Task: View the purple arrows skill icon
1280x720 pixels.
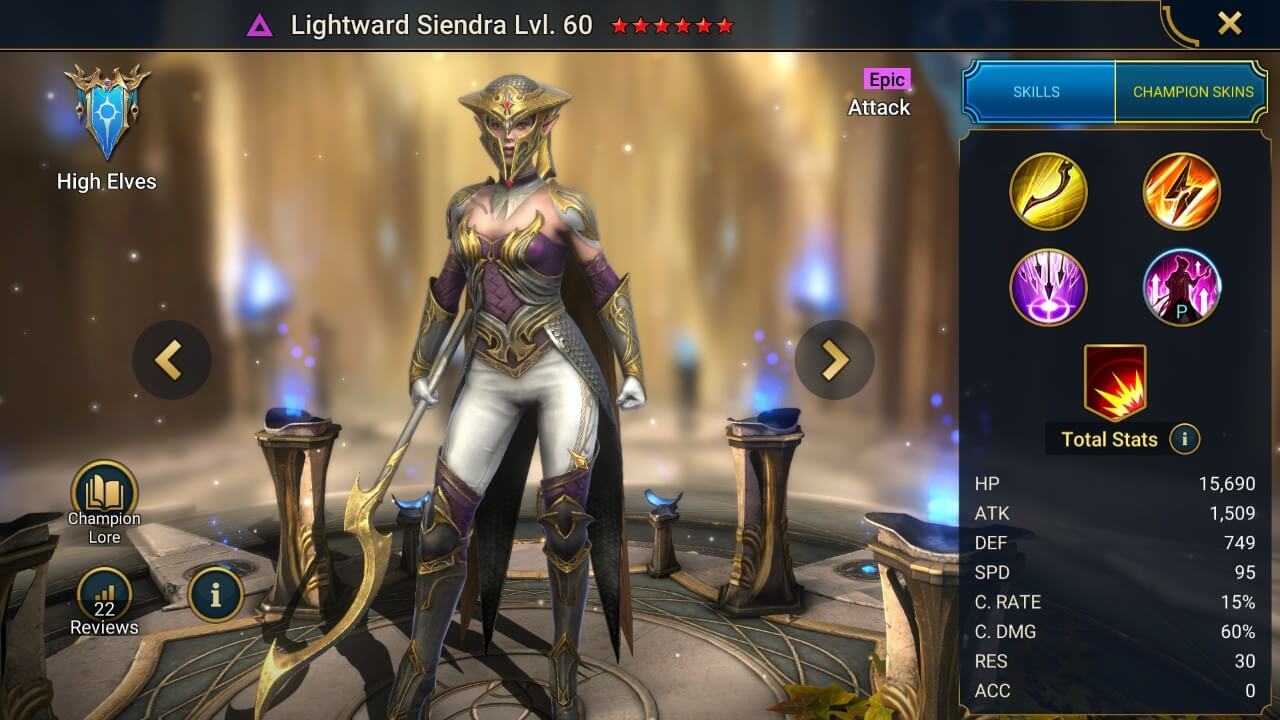Action: tap(1048, 289)
